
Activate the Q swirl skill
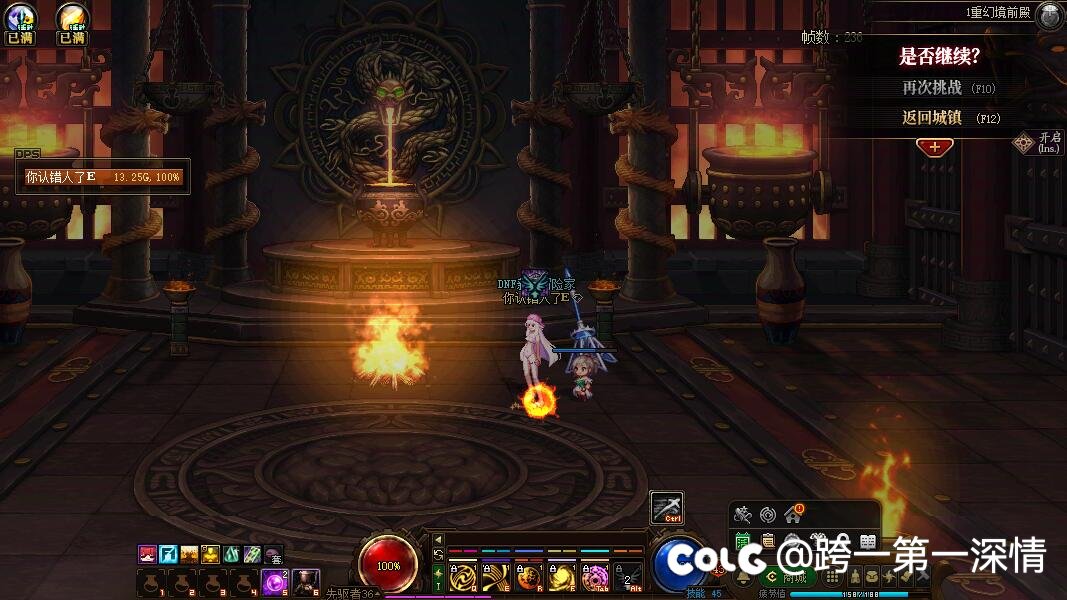(x=463, y=577)
